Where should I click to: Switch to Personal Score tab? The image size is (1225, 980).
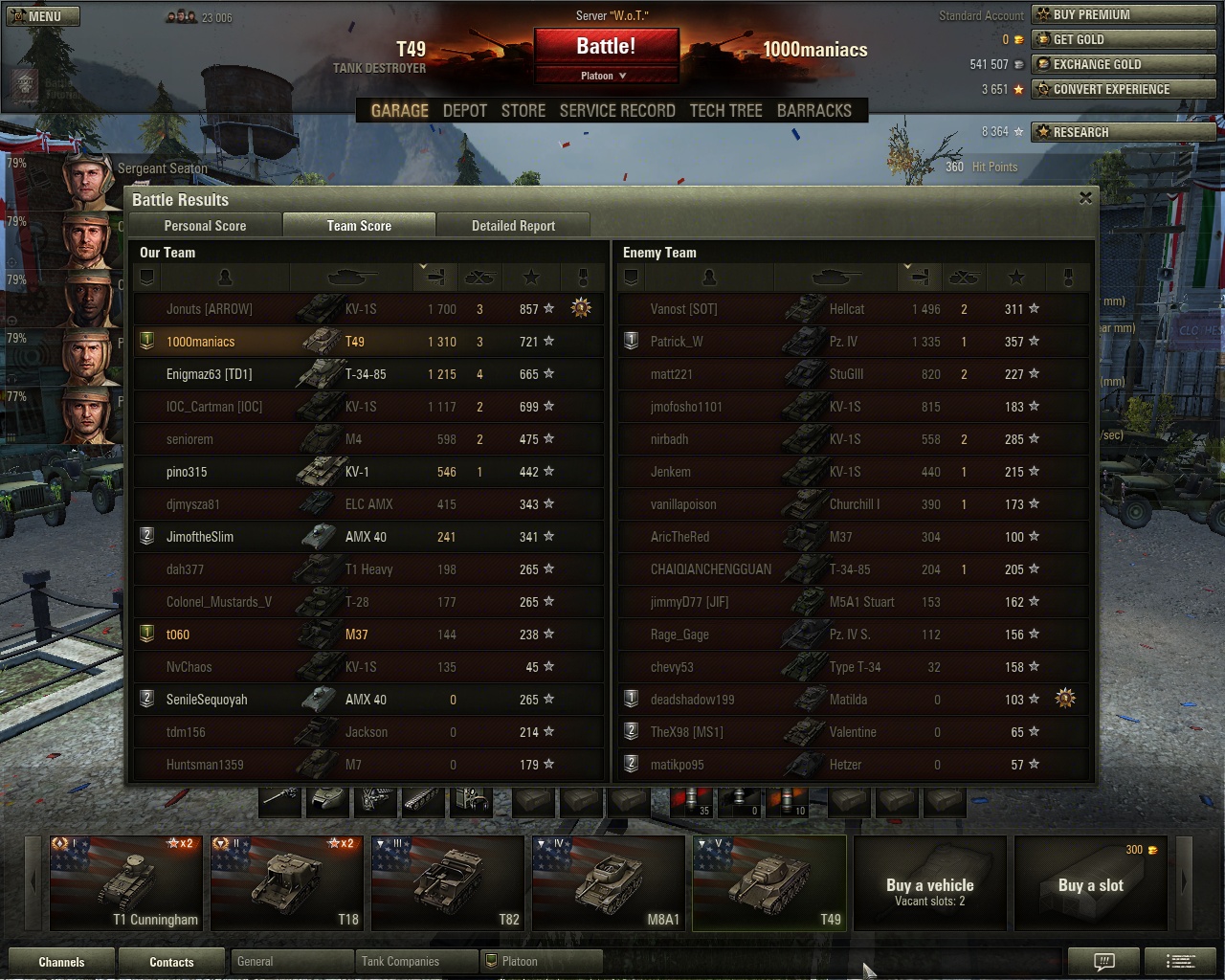(205, 226)
